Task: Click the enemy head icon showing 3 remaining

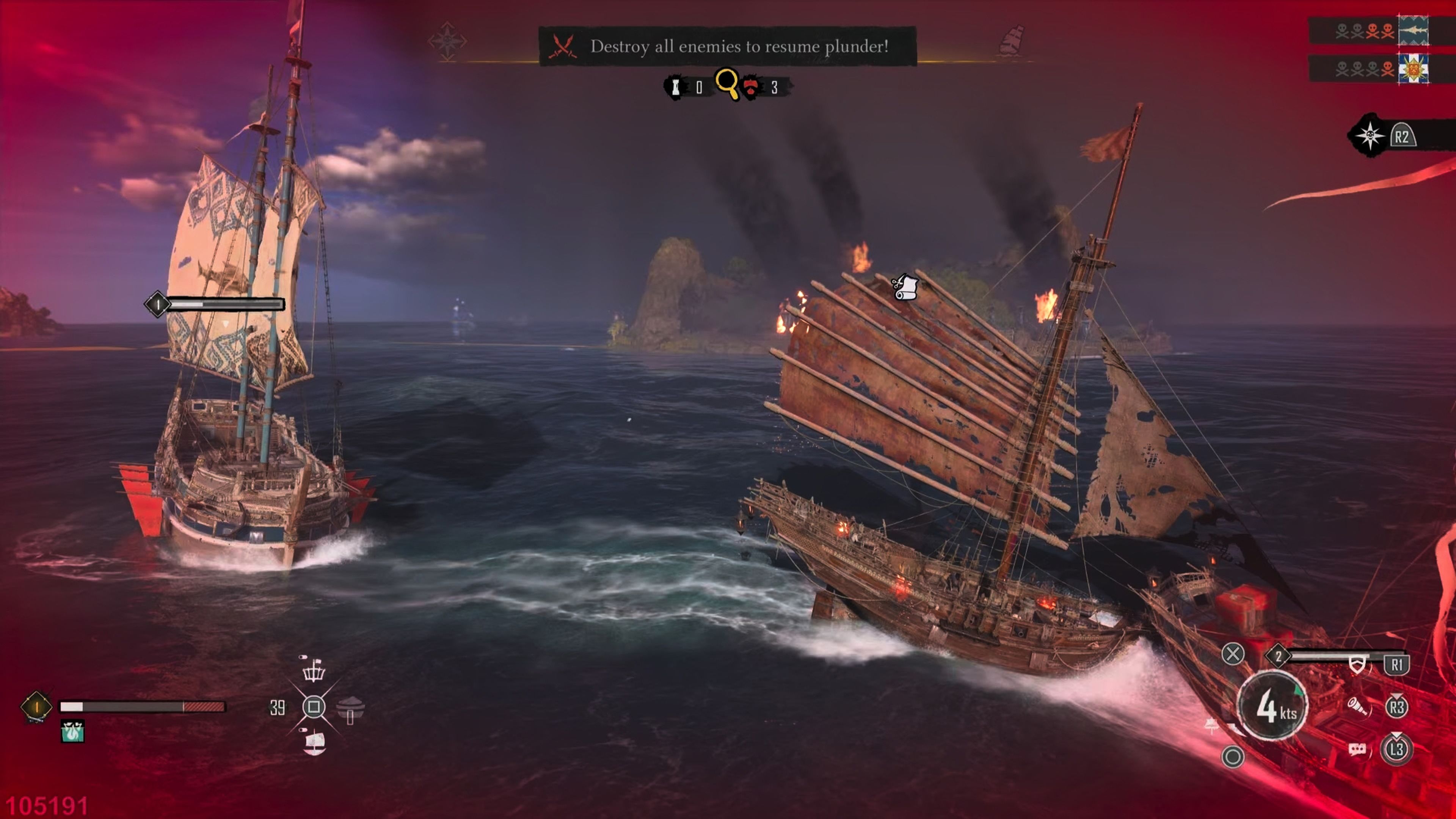Action: click(x=750, y=86)
